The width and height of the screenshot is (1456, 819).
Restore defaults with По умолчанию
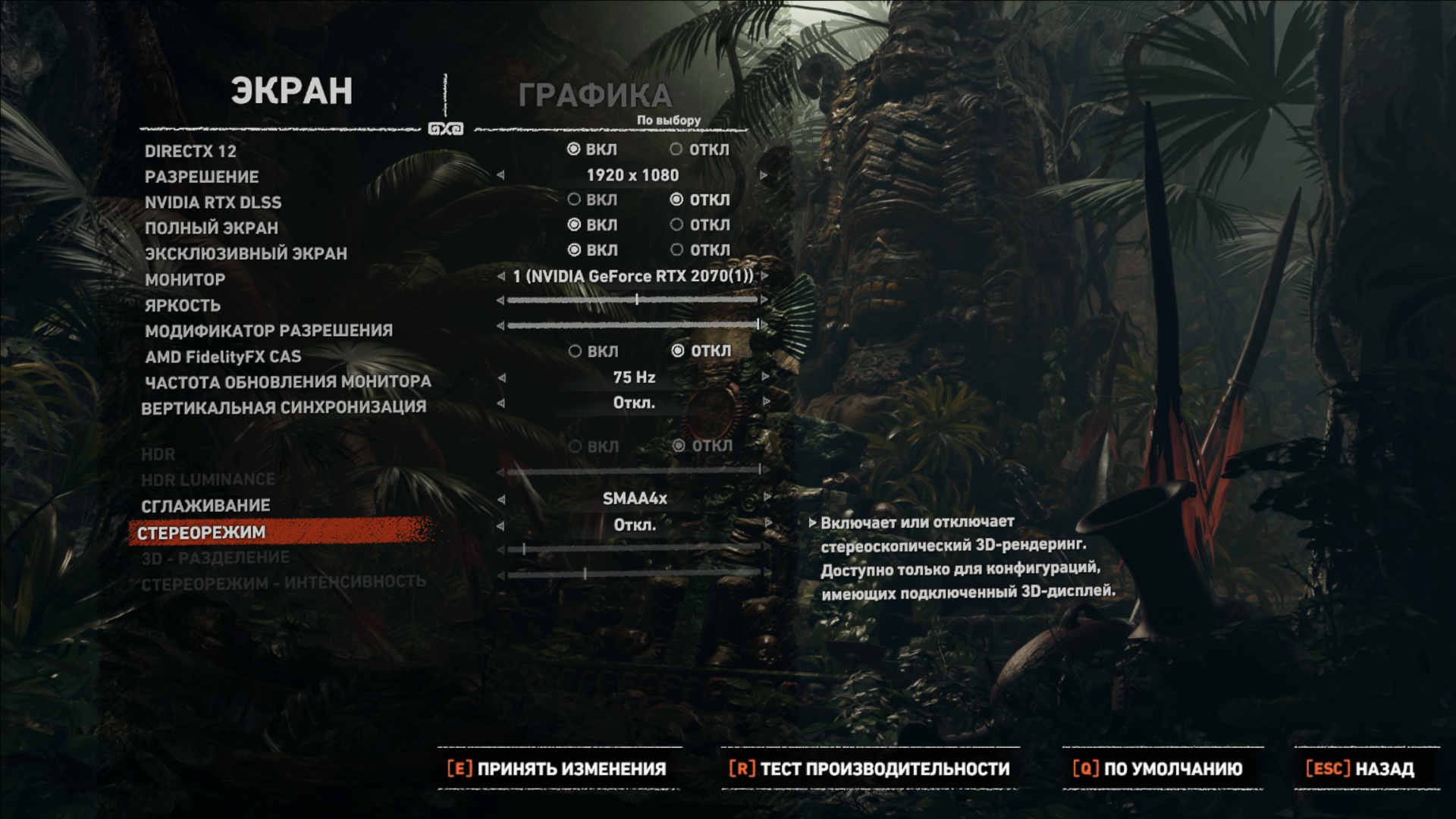pos(1158,769)
